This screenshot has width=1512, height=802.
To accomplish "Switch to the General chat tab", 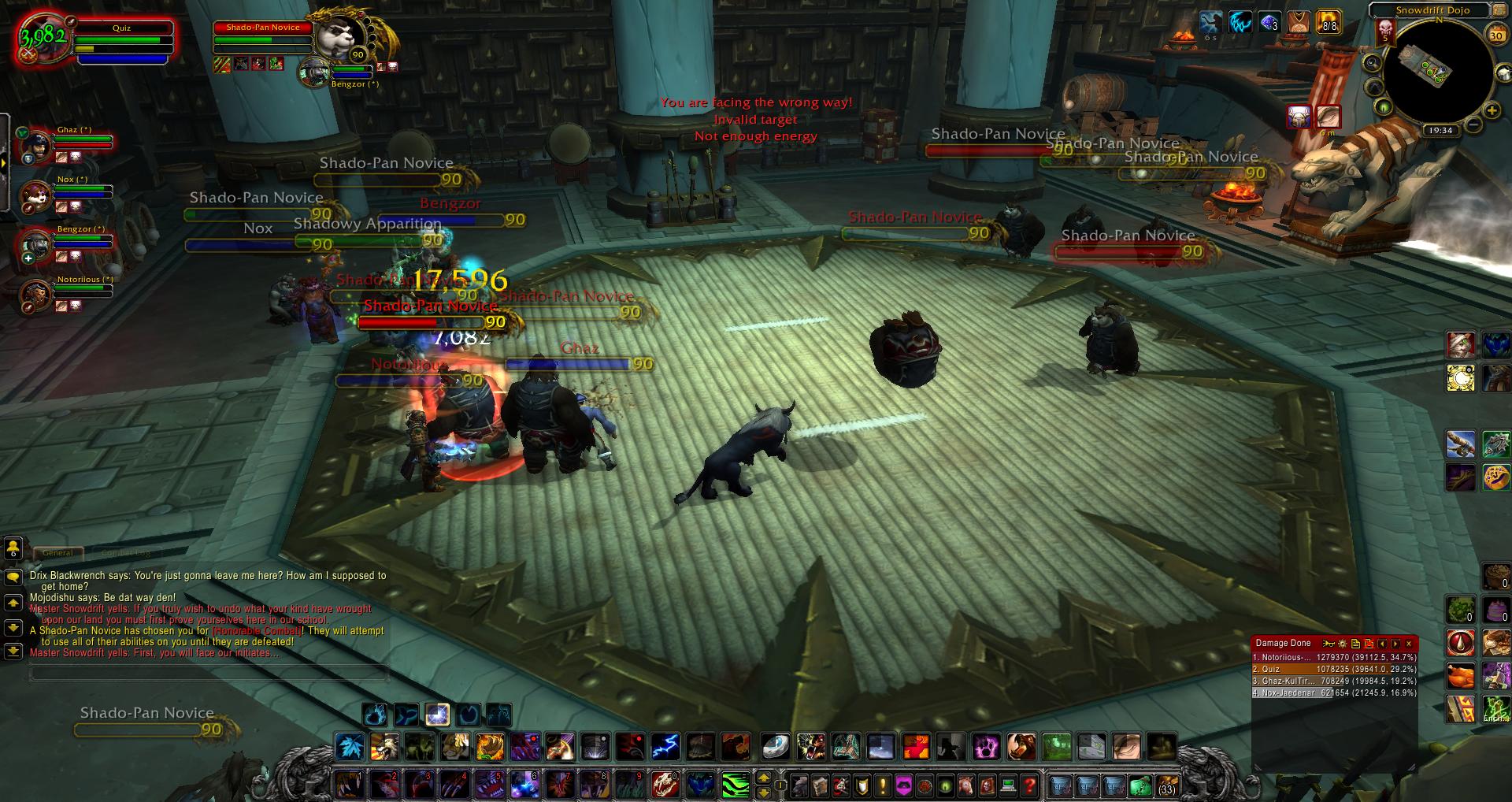I will tap(57, 553).
